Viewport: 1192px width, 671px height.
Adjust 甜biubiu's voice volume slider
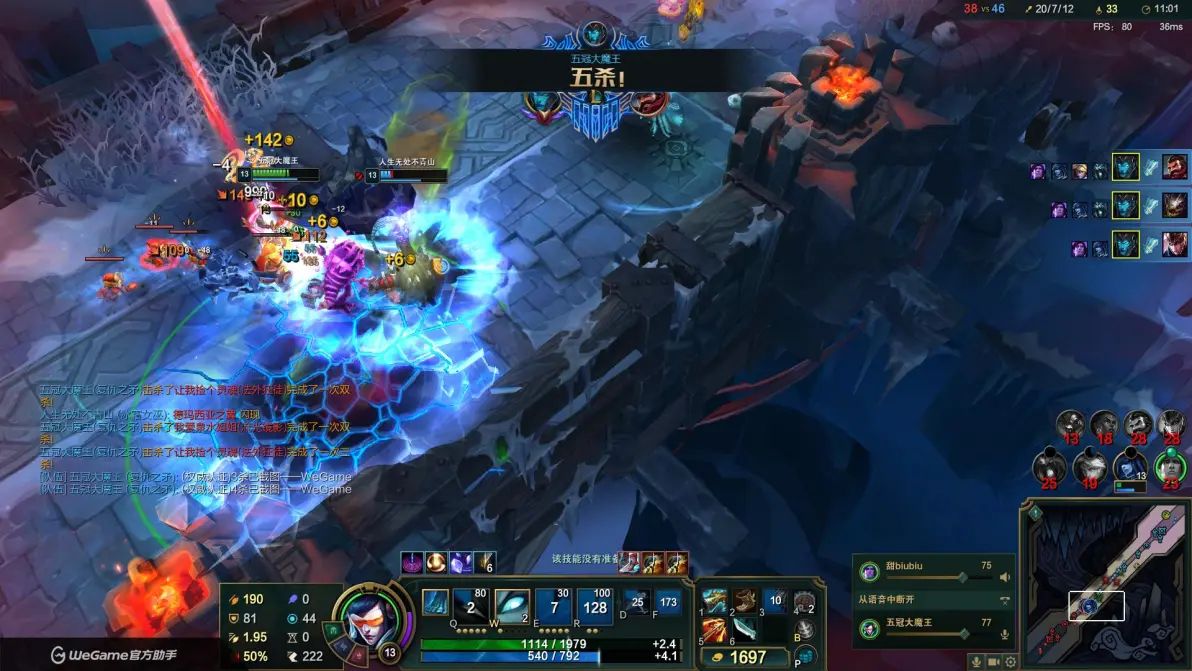(963, 577)
